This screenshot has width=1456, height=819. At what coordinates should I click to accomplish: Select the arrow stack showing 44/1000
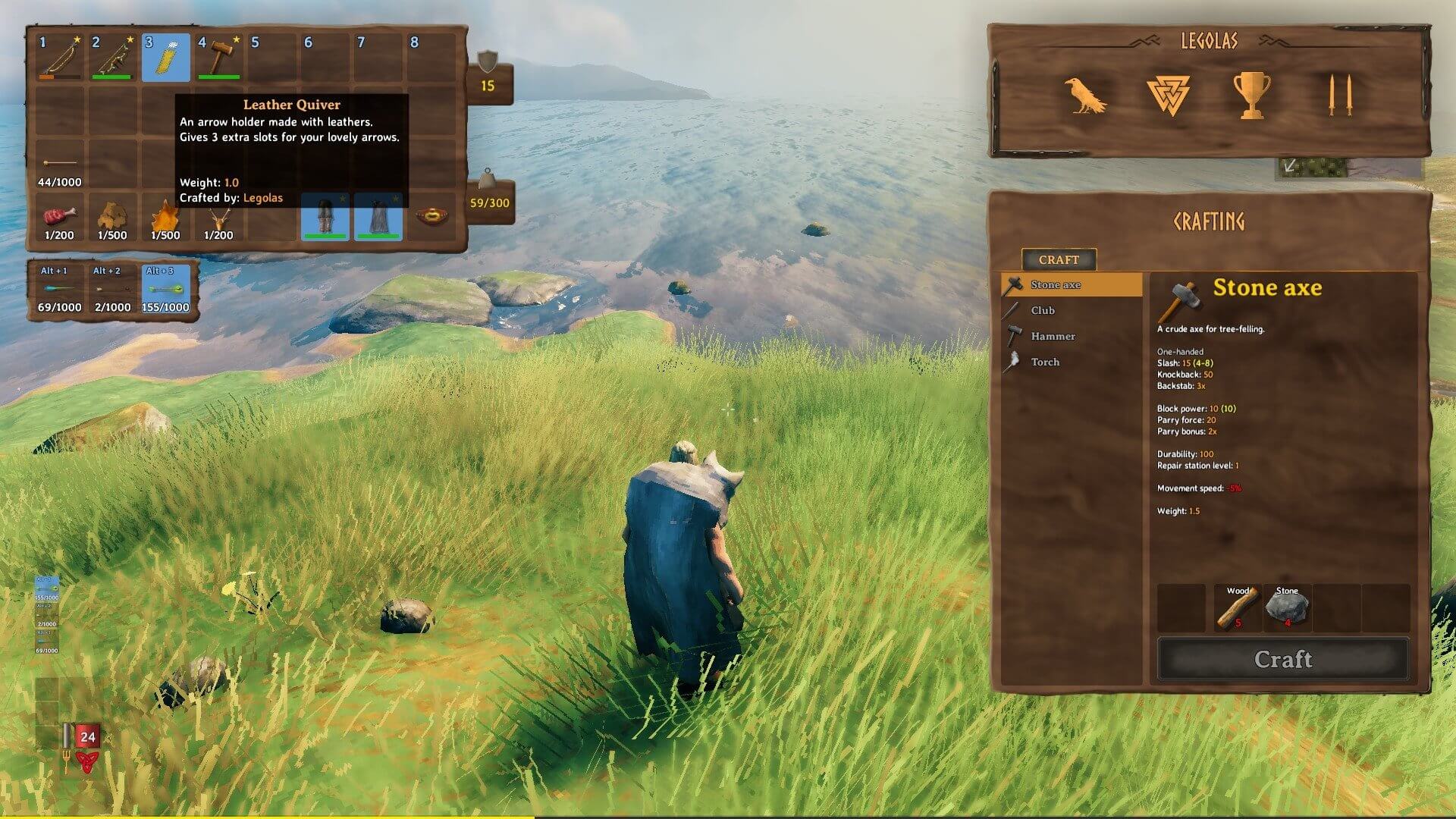[59, 165]
